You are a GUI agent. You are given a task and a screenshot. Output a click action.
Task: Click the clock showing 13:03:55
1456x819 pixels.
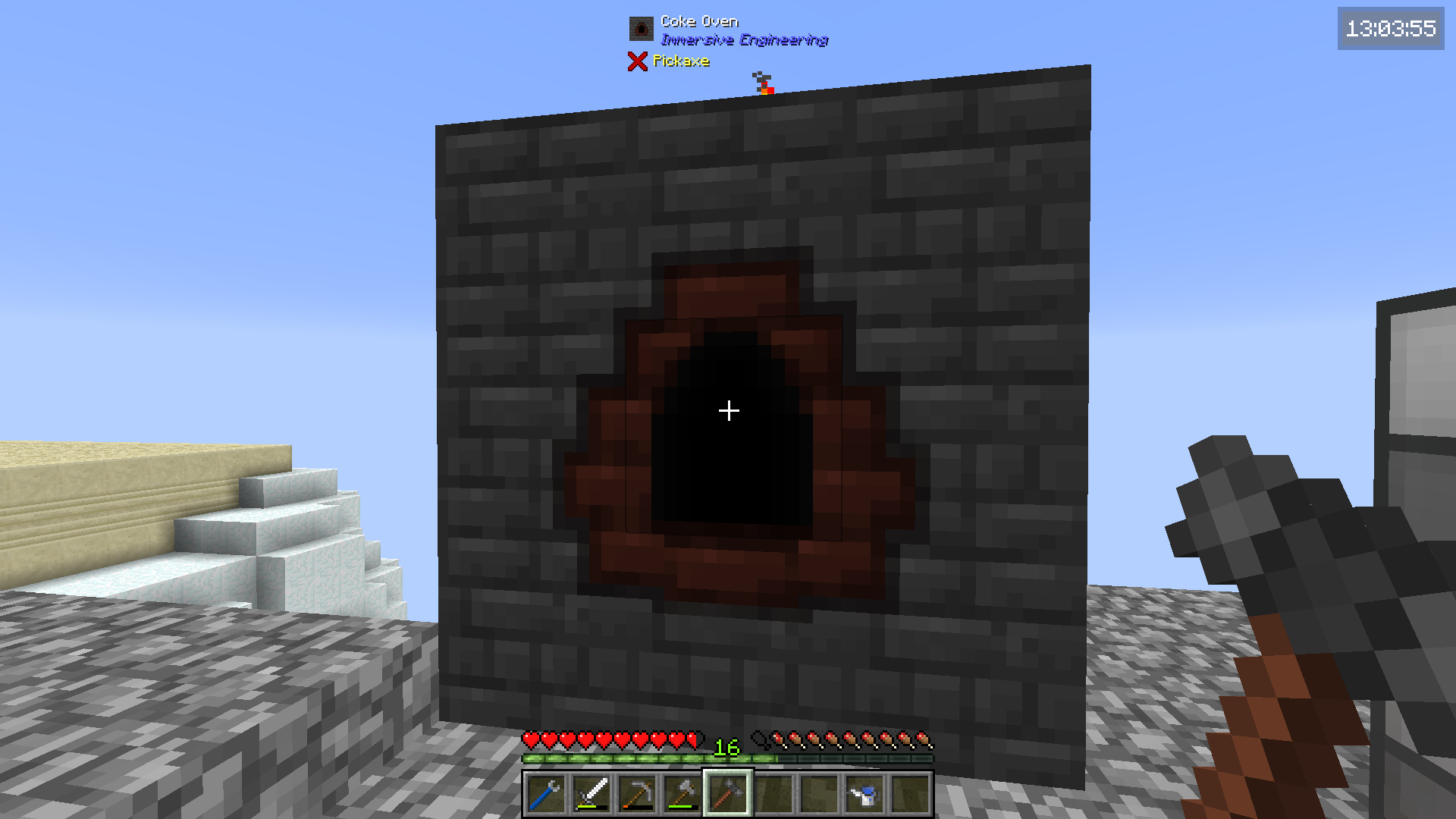pyautogui.click(x=1390, y=30)
